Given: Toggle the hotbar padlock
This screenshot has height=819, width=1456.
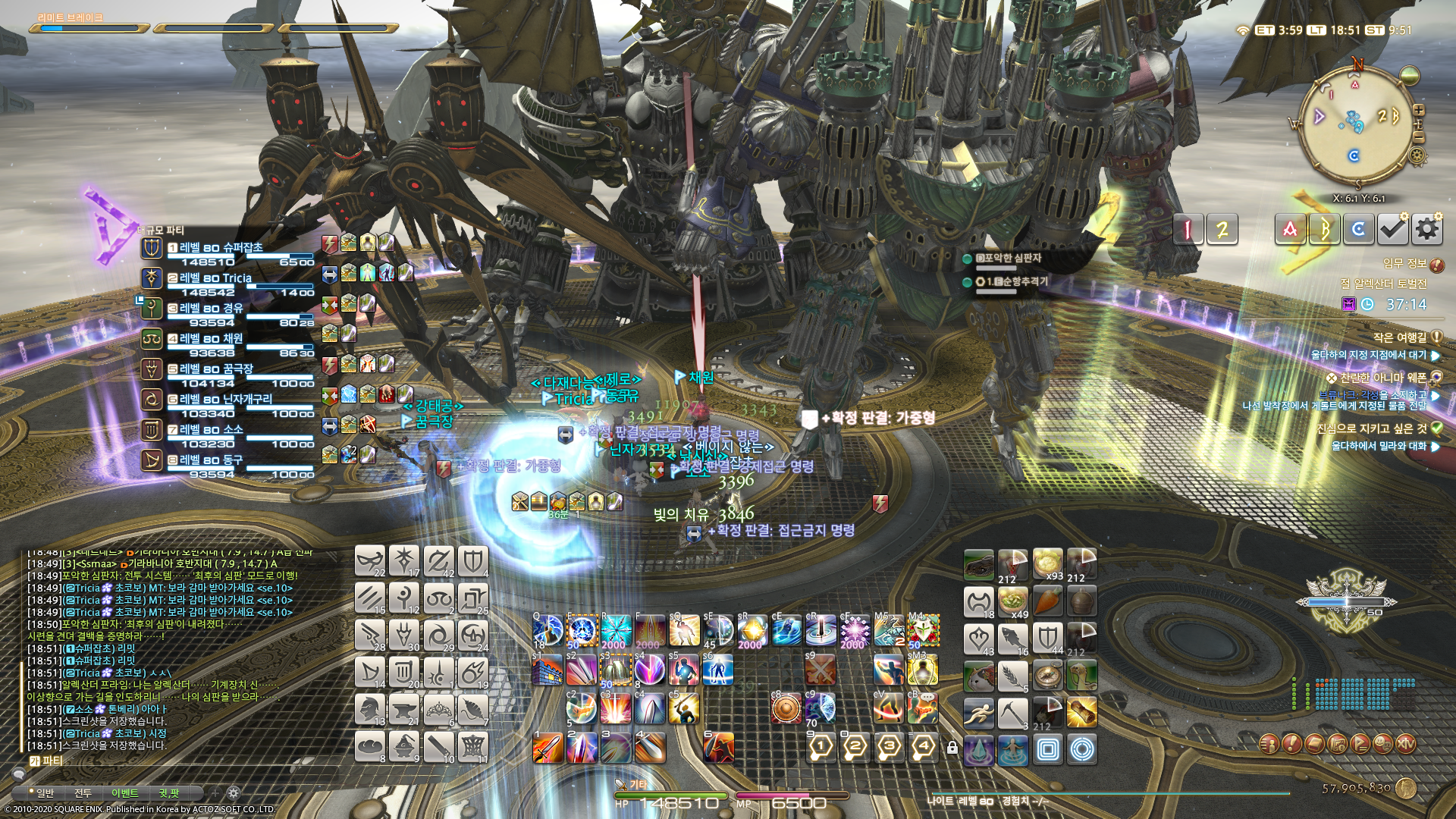Looking at the screenshot, I should tap(952, 748).
